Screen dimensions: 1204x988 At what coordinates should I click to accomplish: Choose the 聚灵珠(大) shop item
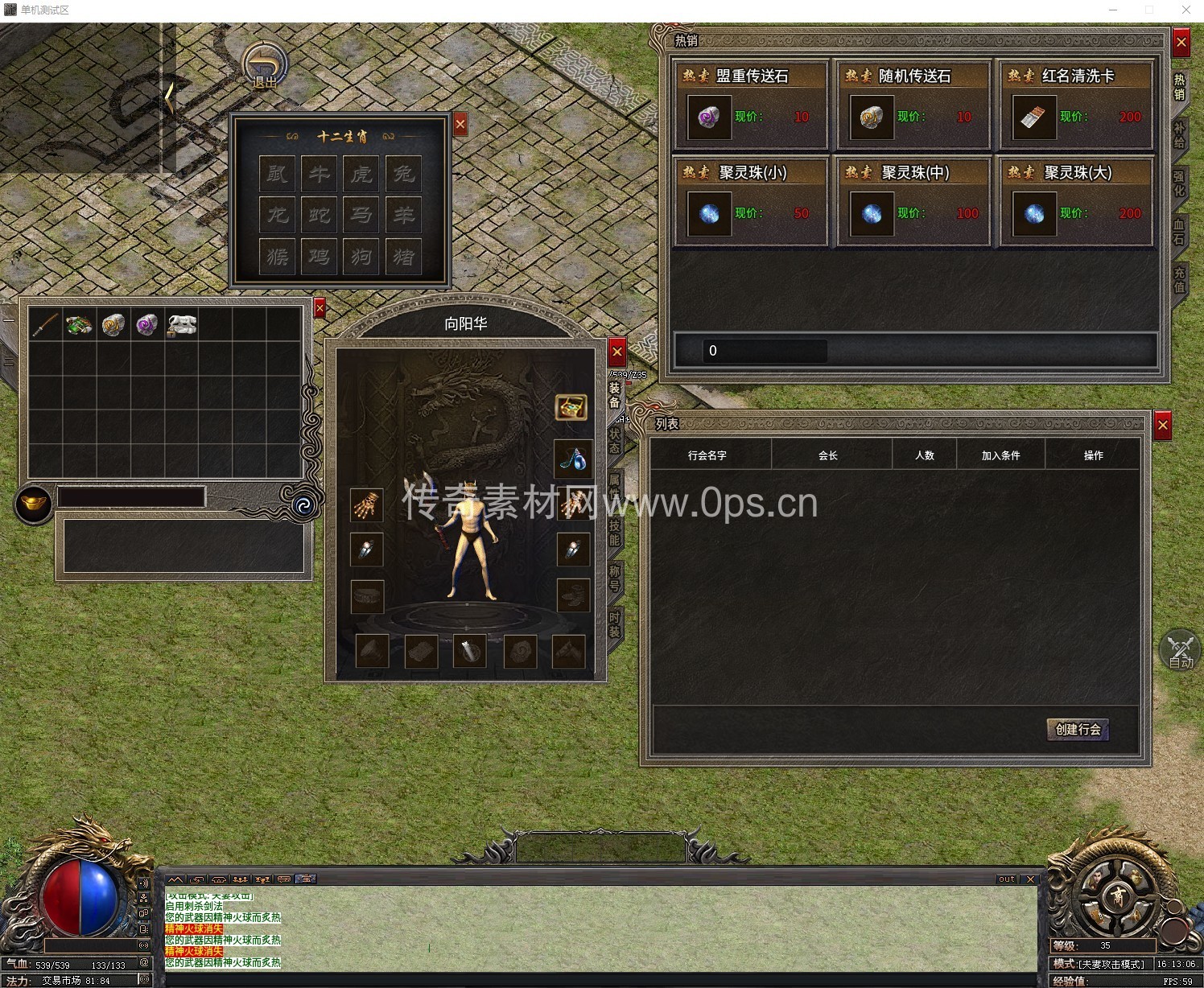coord(1034,214)
